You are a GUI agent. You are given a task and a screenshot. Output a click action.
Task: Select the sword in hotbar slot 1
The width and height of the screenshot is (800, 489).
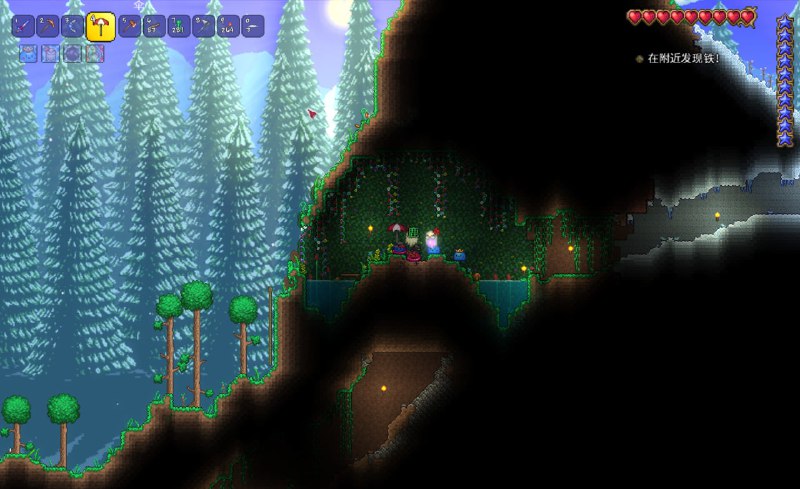point(23,26)
